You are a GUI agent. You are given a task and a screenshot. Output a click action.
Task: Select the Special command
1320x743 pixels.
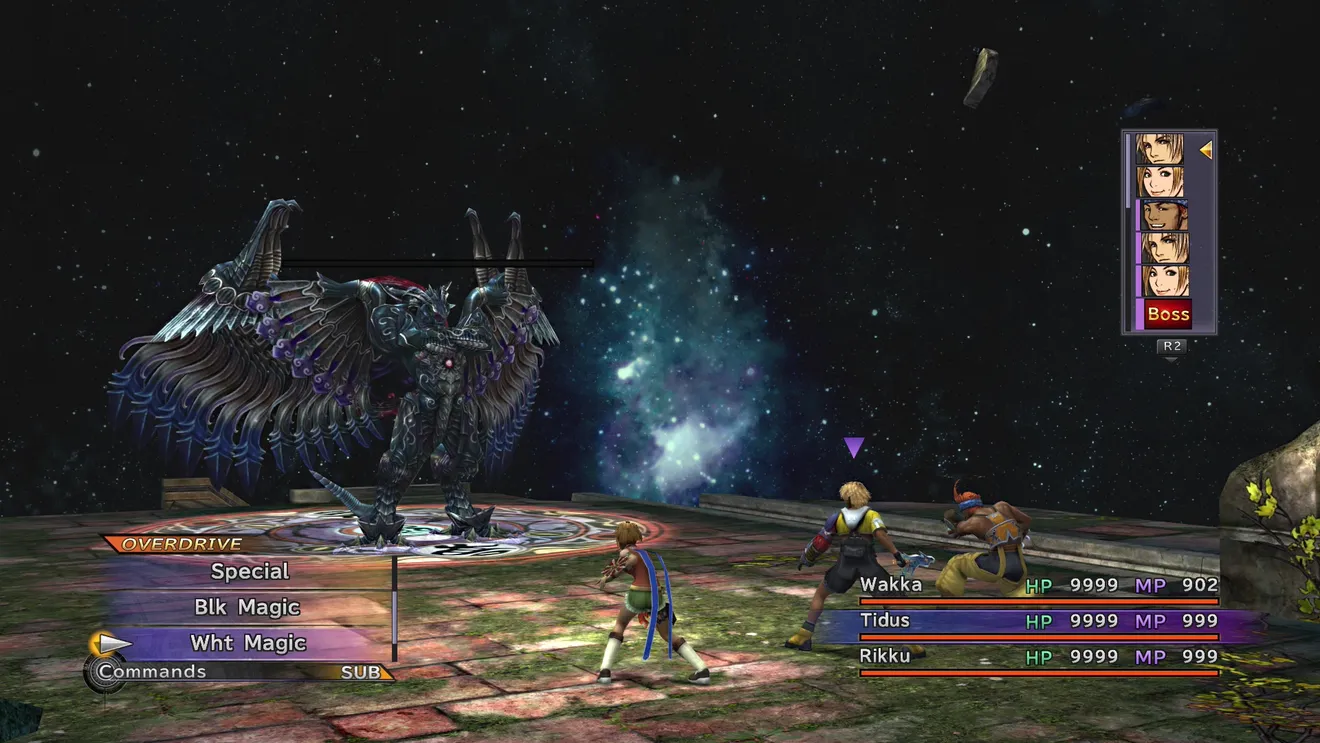pyautogui.click(x=250, y=572)
